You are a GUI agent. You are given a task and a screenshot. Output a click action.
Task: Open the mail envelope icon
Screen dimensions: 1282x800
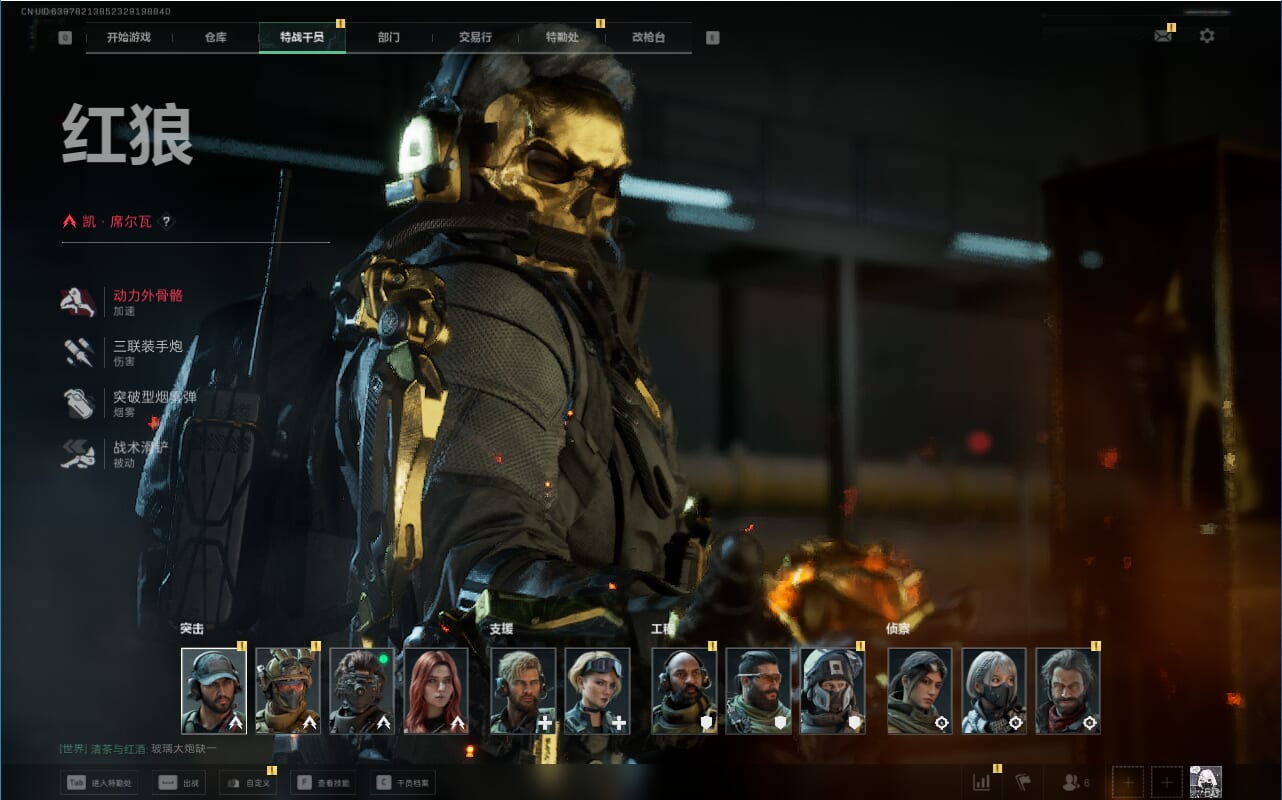1162,36
